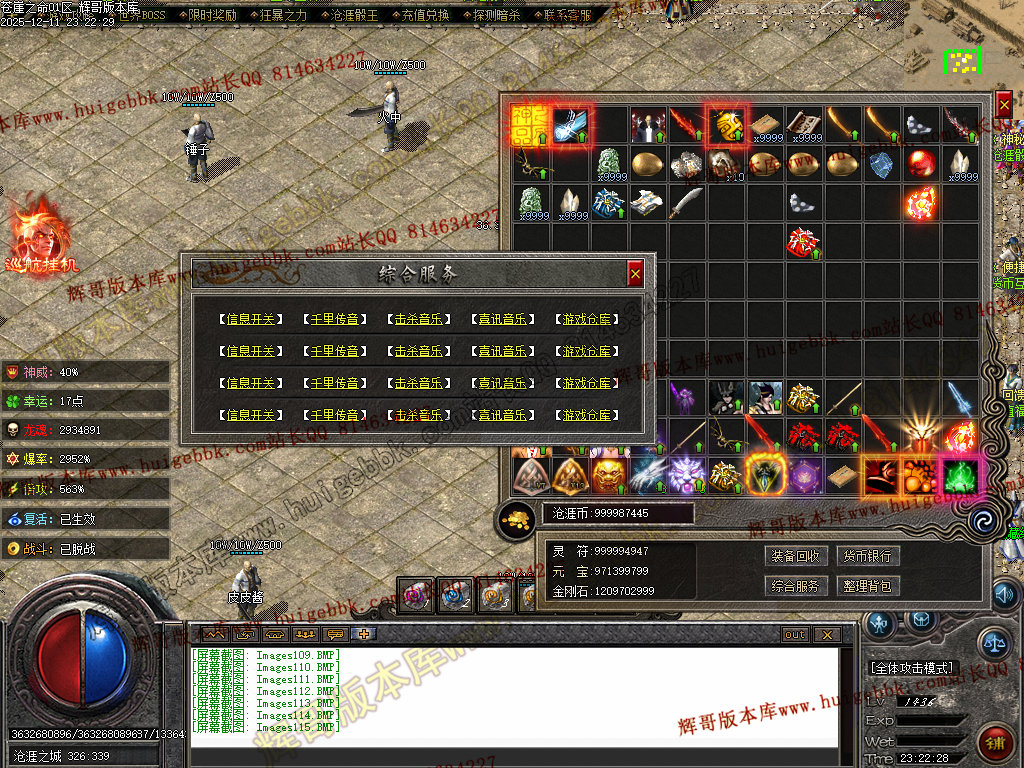Screen dimensions: 1024x768
Task: Open the 充值兑换 exchange menu
Action: coord(424,15)
